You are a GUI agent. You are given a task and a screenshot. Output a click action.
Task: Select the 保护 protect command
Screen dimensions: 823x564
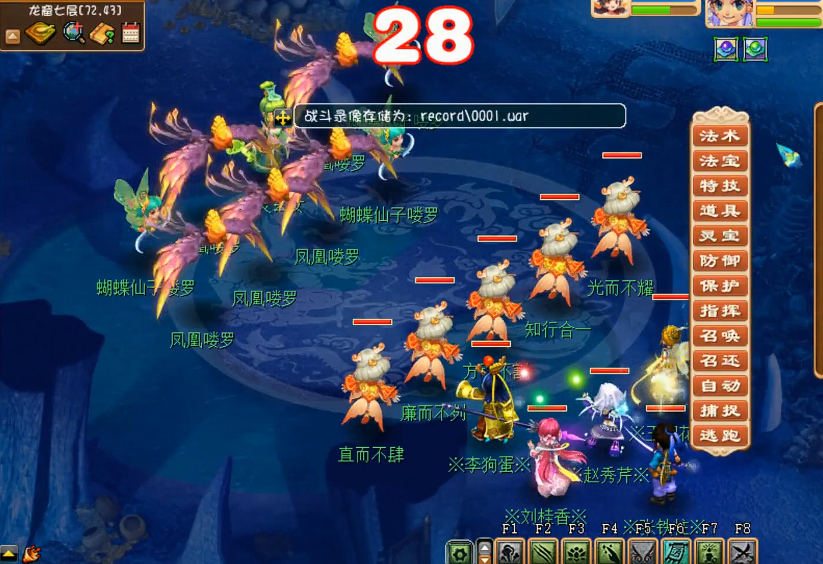click(x=720, y=286)
